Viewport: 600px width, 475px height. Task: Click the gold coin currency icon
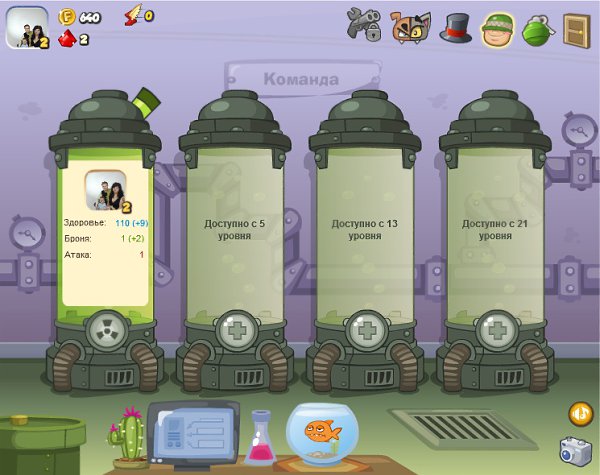point(68,16)
